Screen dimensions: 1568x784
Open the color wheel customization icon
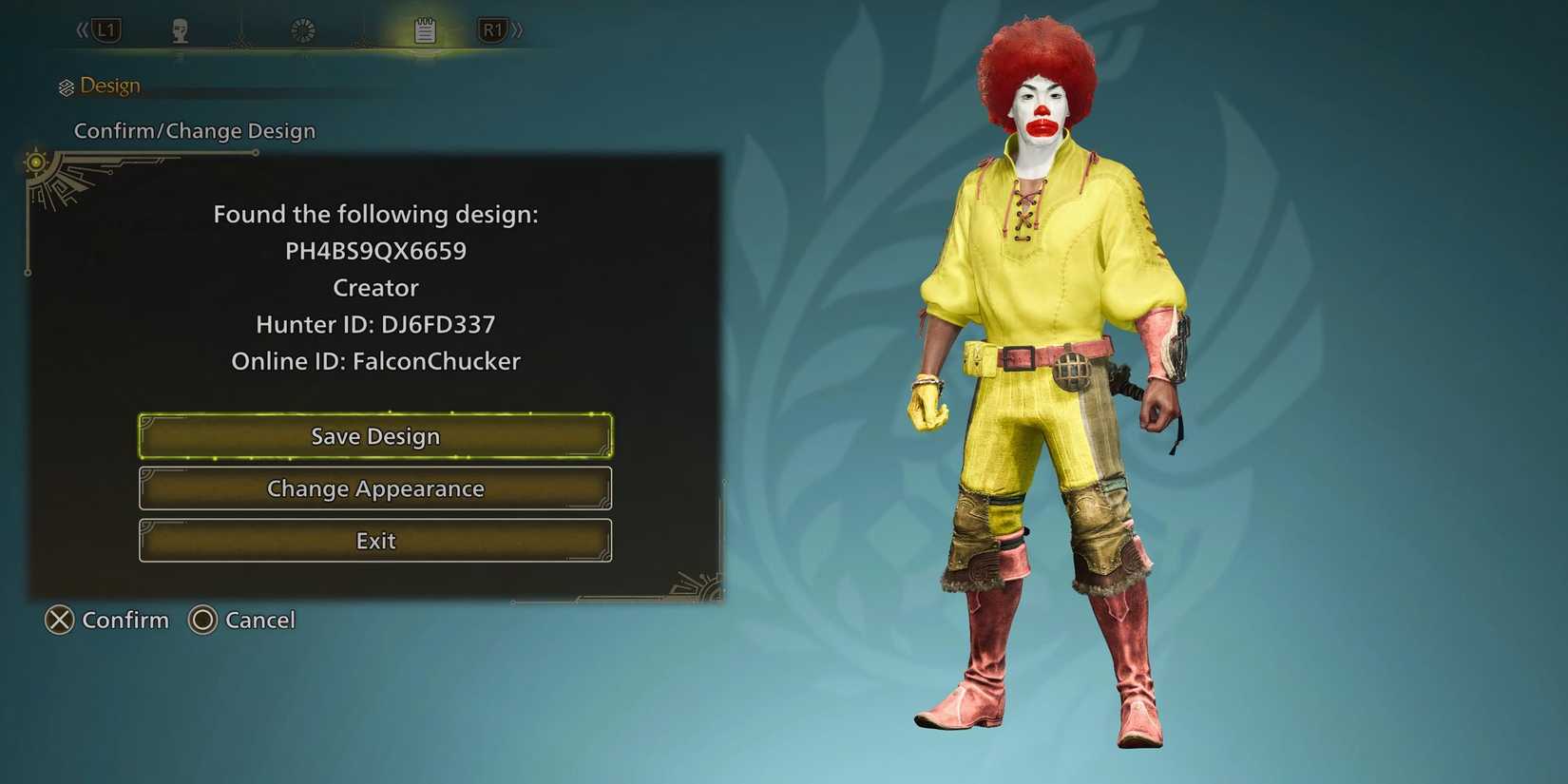(302, 28)
